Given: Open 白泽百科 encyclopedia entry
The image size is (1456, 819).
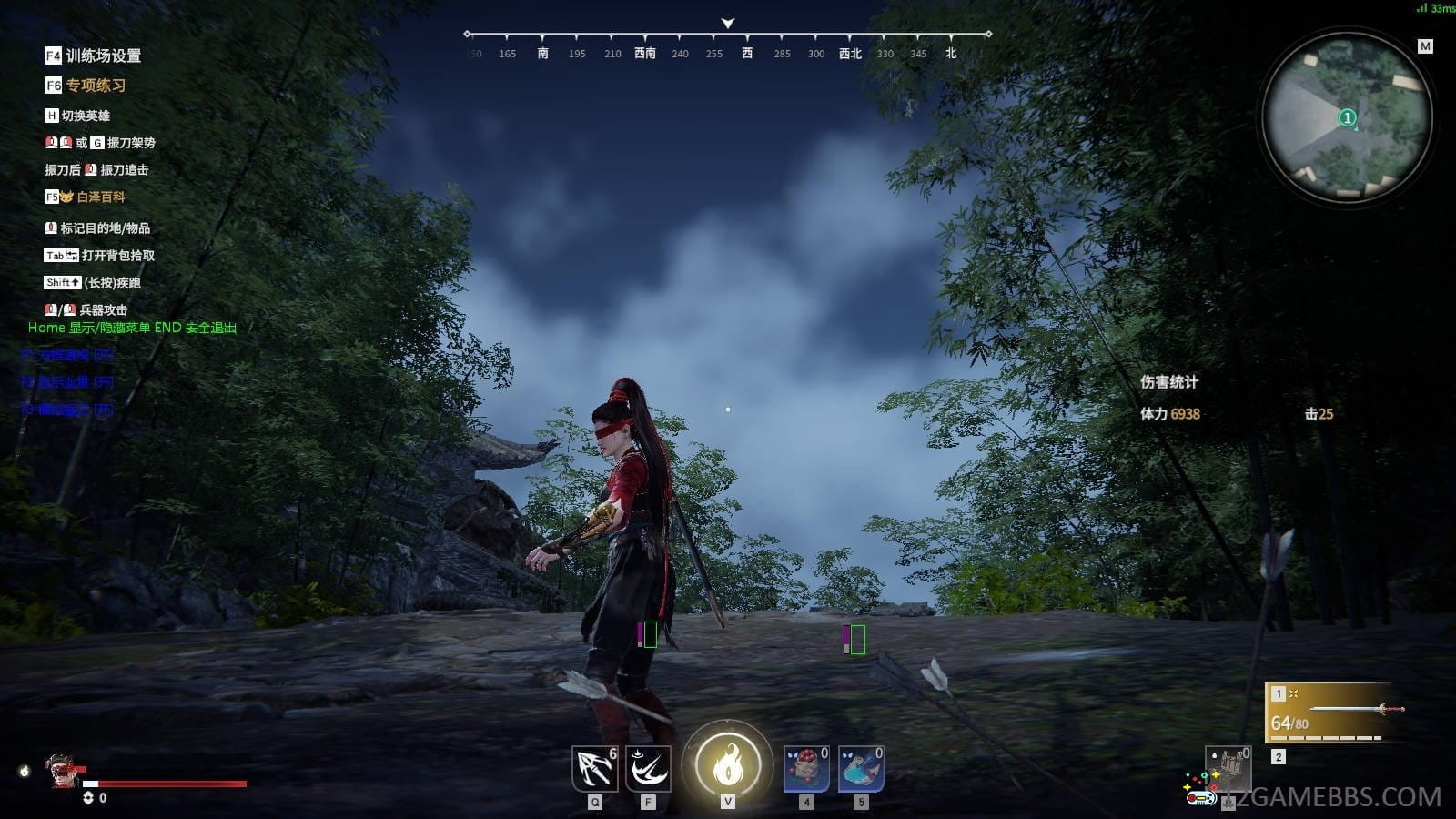Looking at the screenshot, I should (100, 197).
